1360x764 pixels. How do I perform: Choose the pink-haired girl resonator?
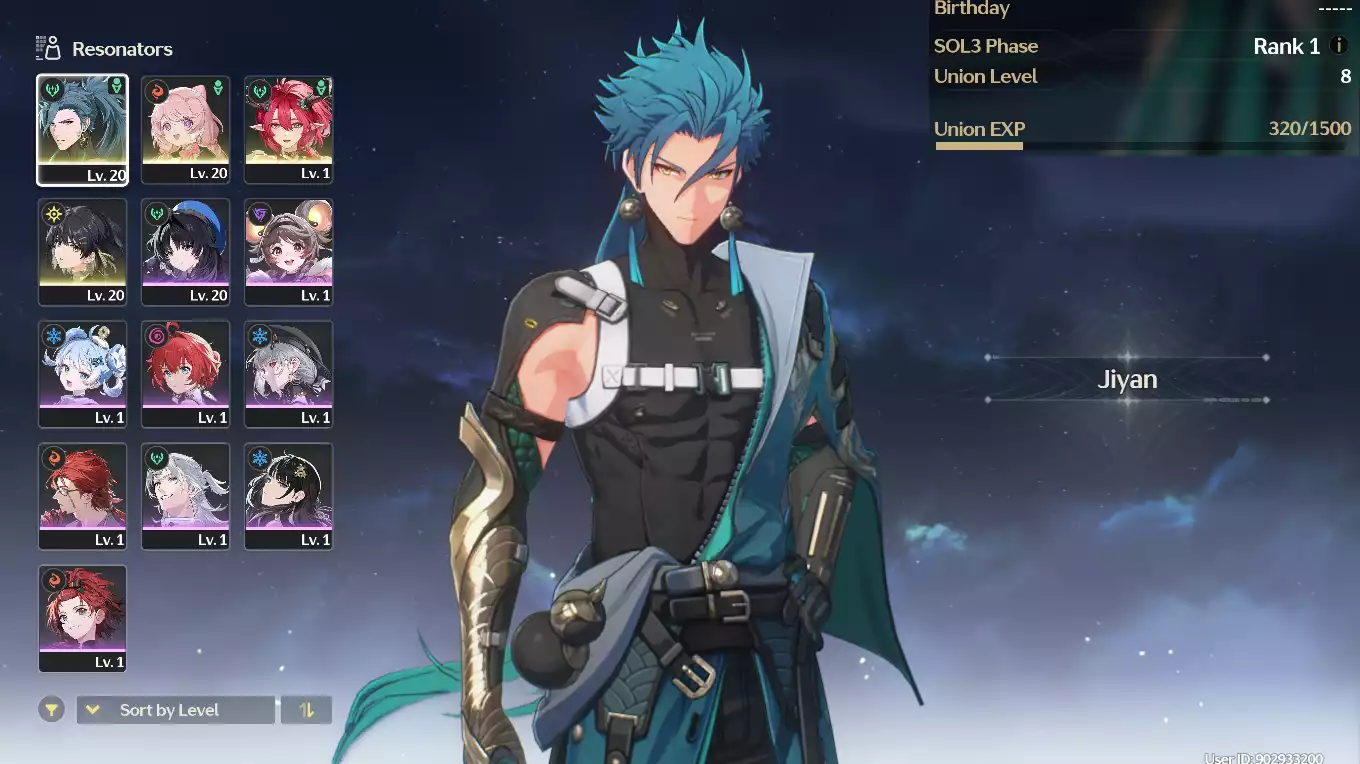click(x=185, y=129)
